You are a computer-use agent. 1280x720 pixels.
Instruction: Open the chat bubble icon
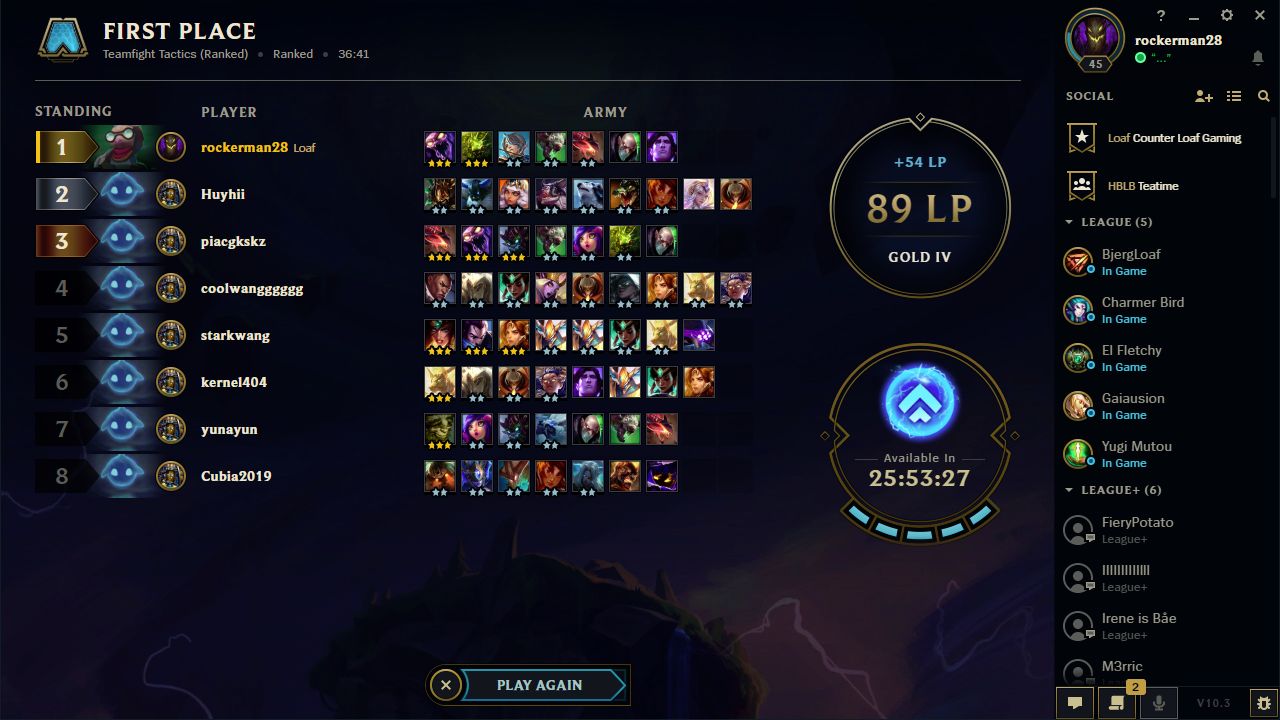(1074, 703)
